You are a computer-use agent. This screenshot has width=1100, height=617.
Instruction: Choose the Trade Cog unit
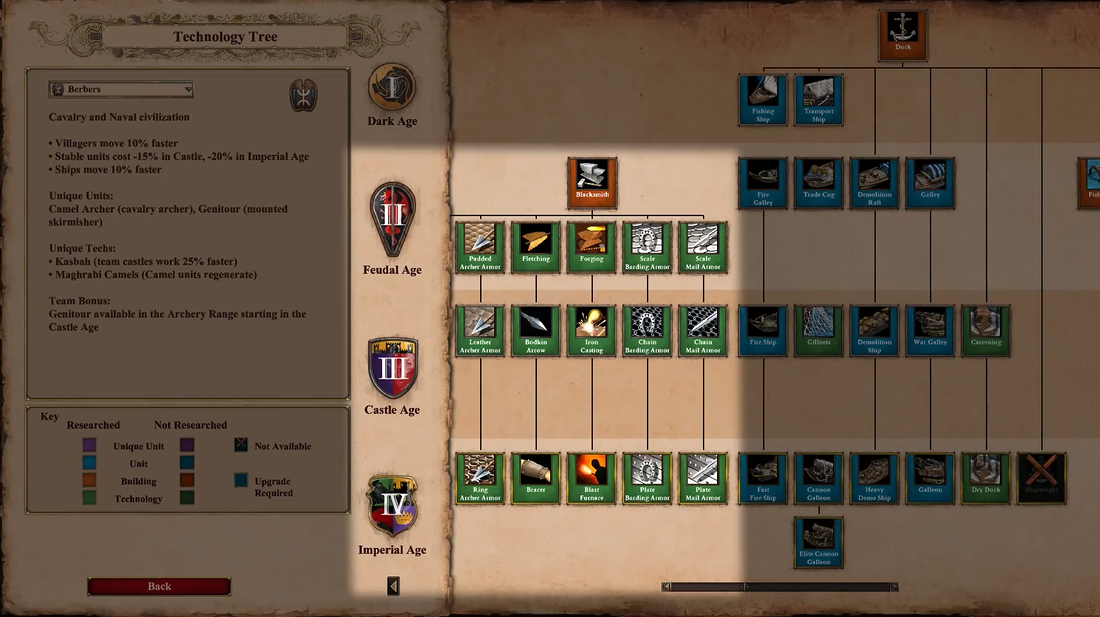click(819, 182)
